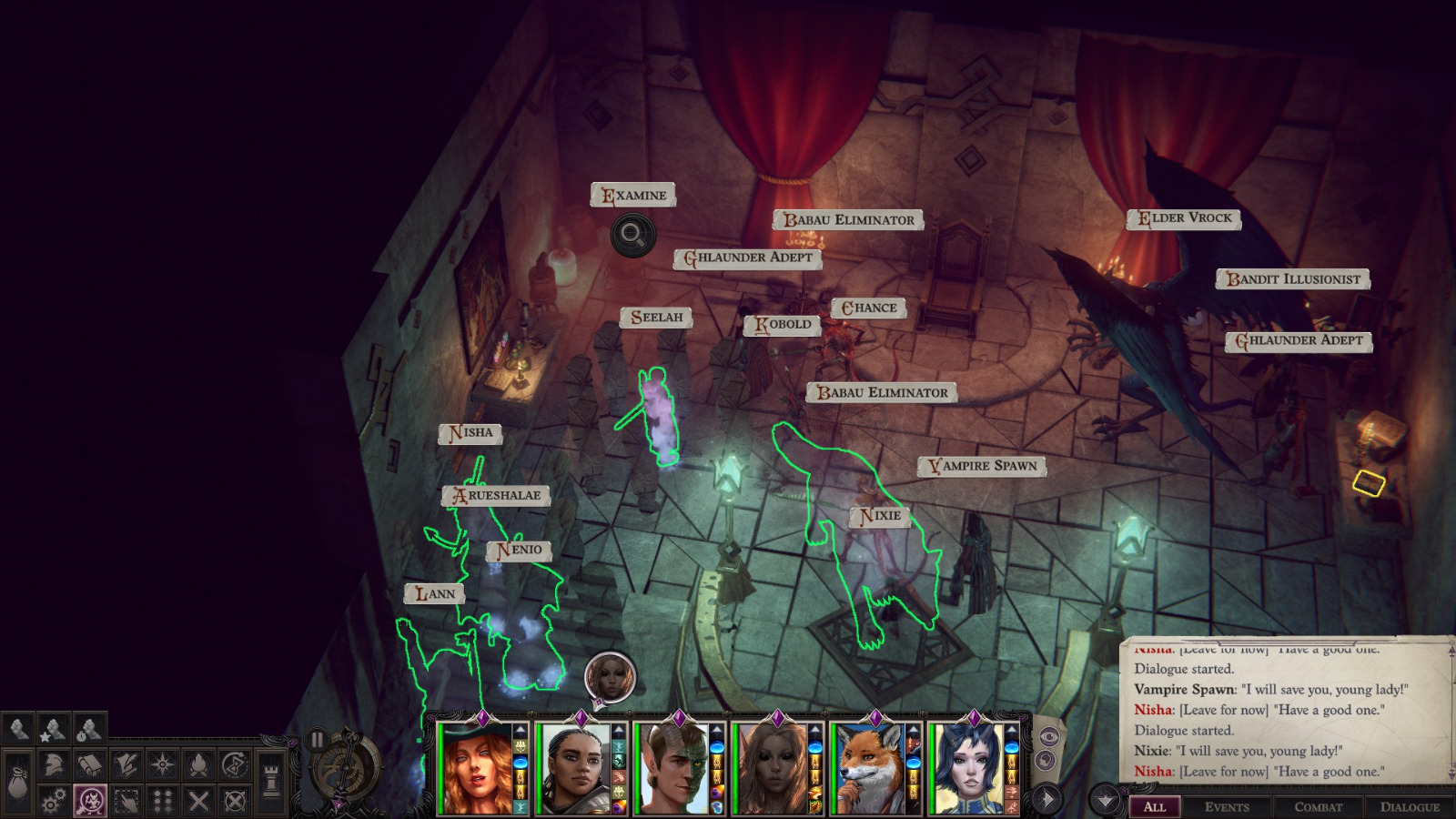
Task: Open the character sheet helmet icon
Action: (x=54, y=764)
